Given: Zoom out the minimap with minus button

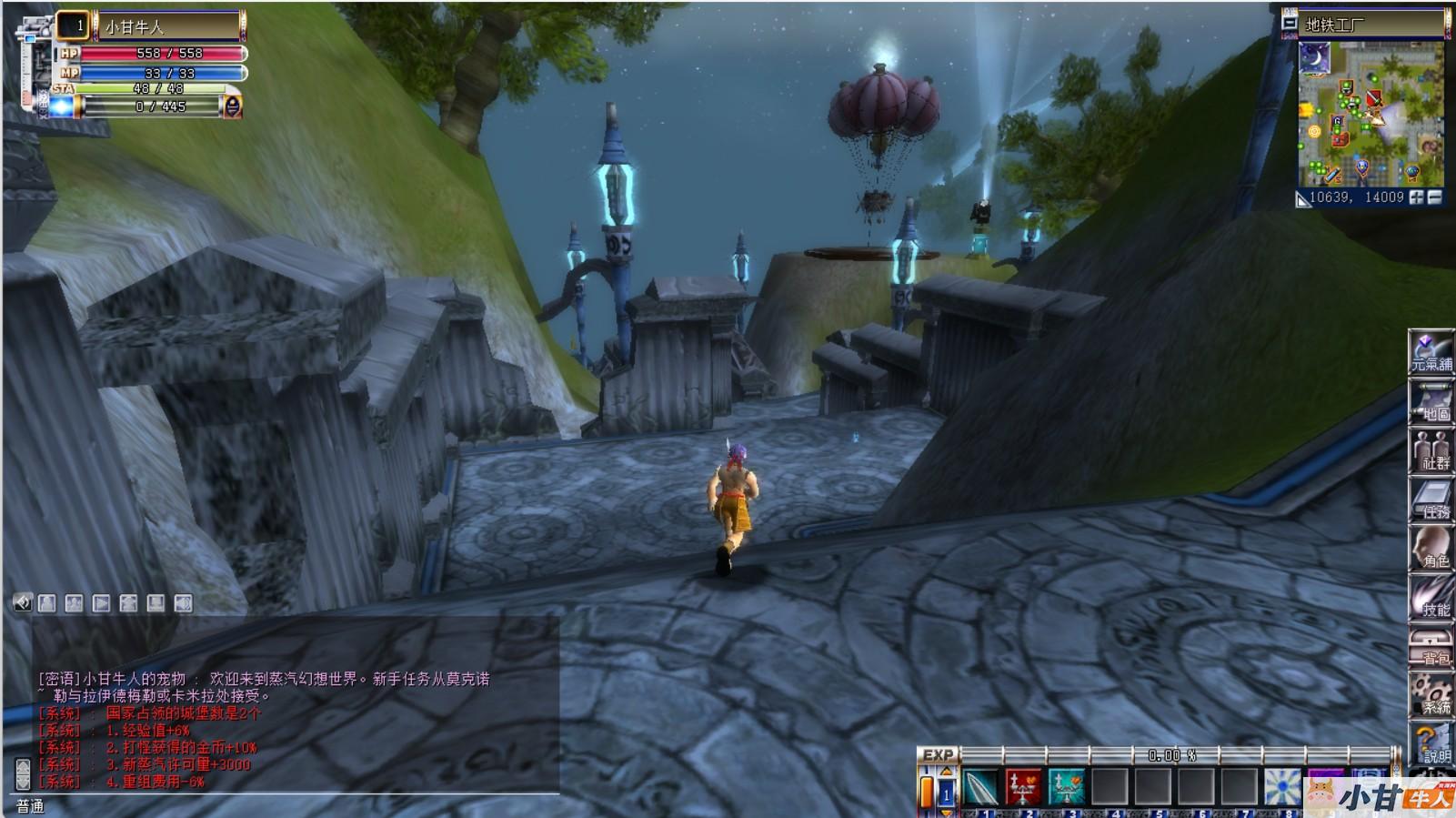Looking at the screenshot, I should [x=1435, y=197].
